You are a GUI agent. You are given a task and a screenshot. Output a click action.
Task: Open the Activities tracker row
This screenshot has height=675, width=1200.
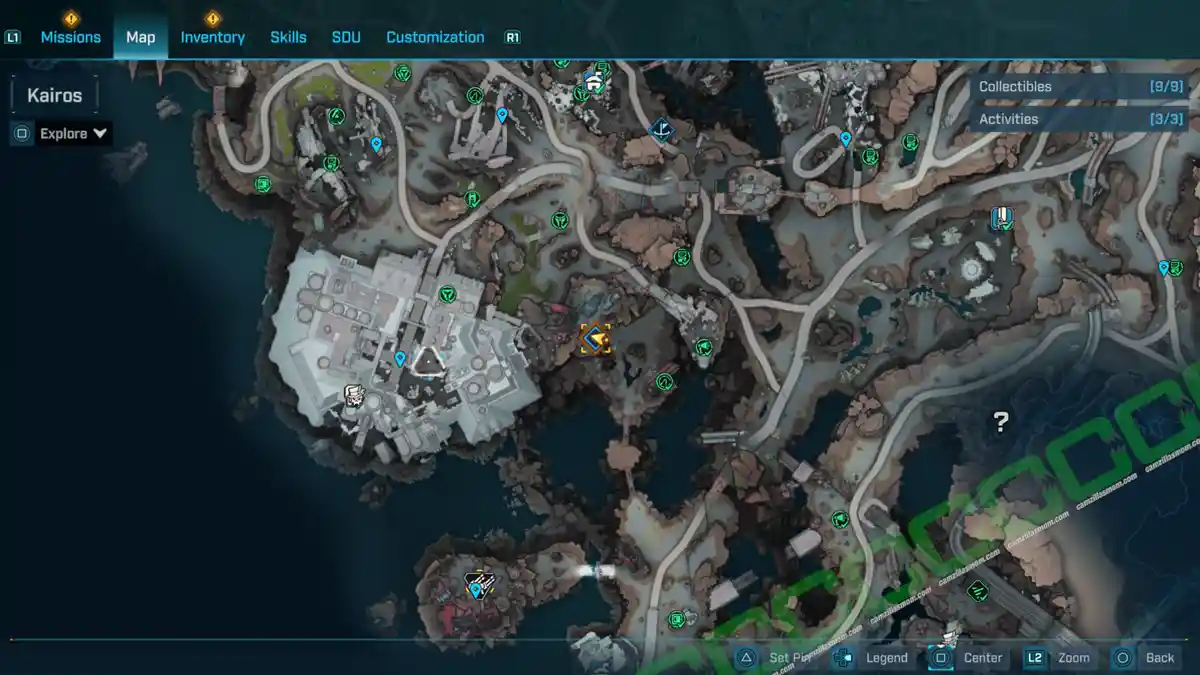(1080, 119)
